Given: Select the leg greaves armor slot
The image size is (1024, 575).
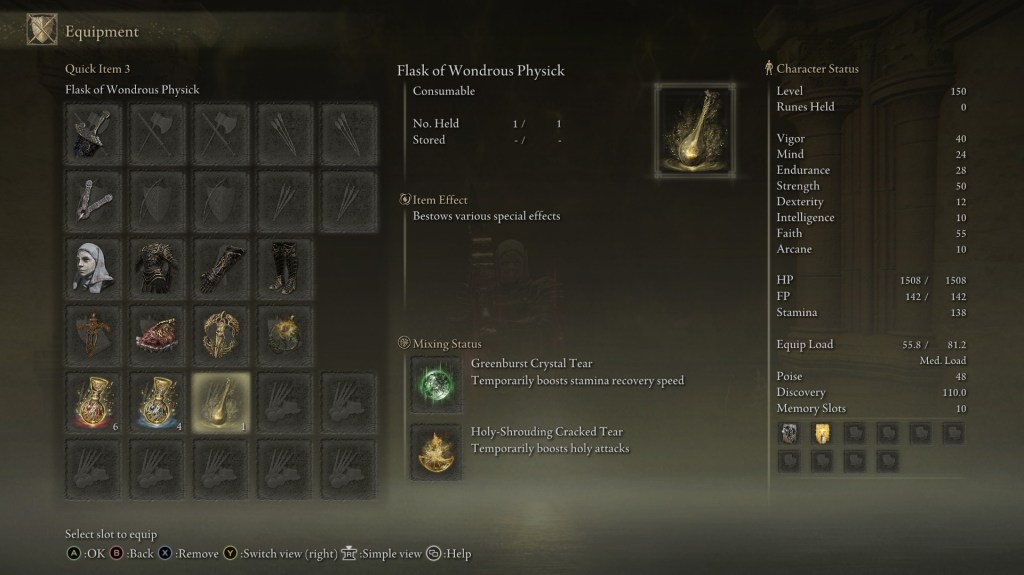Looking at the screenshot, I should [x=285, y=265].
